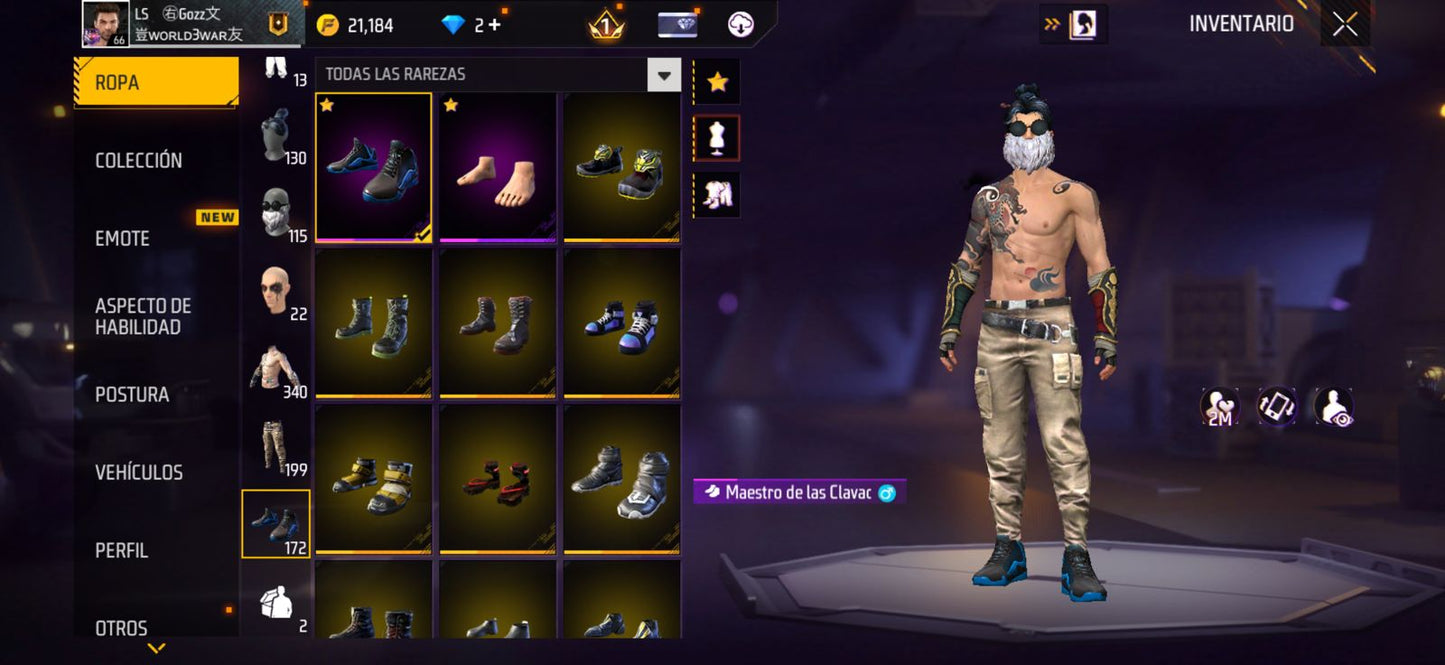The image size is (1445, 665).
Task: Select ASPECTO DE HABILIDAD menu entry
Action: click(x=142, y=316)
